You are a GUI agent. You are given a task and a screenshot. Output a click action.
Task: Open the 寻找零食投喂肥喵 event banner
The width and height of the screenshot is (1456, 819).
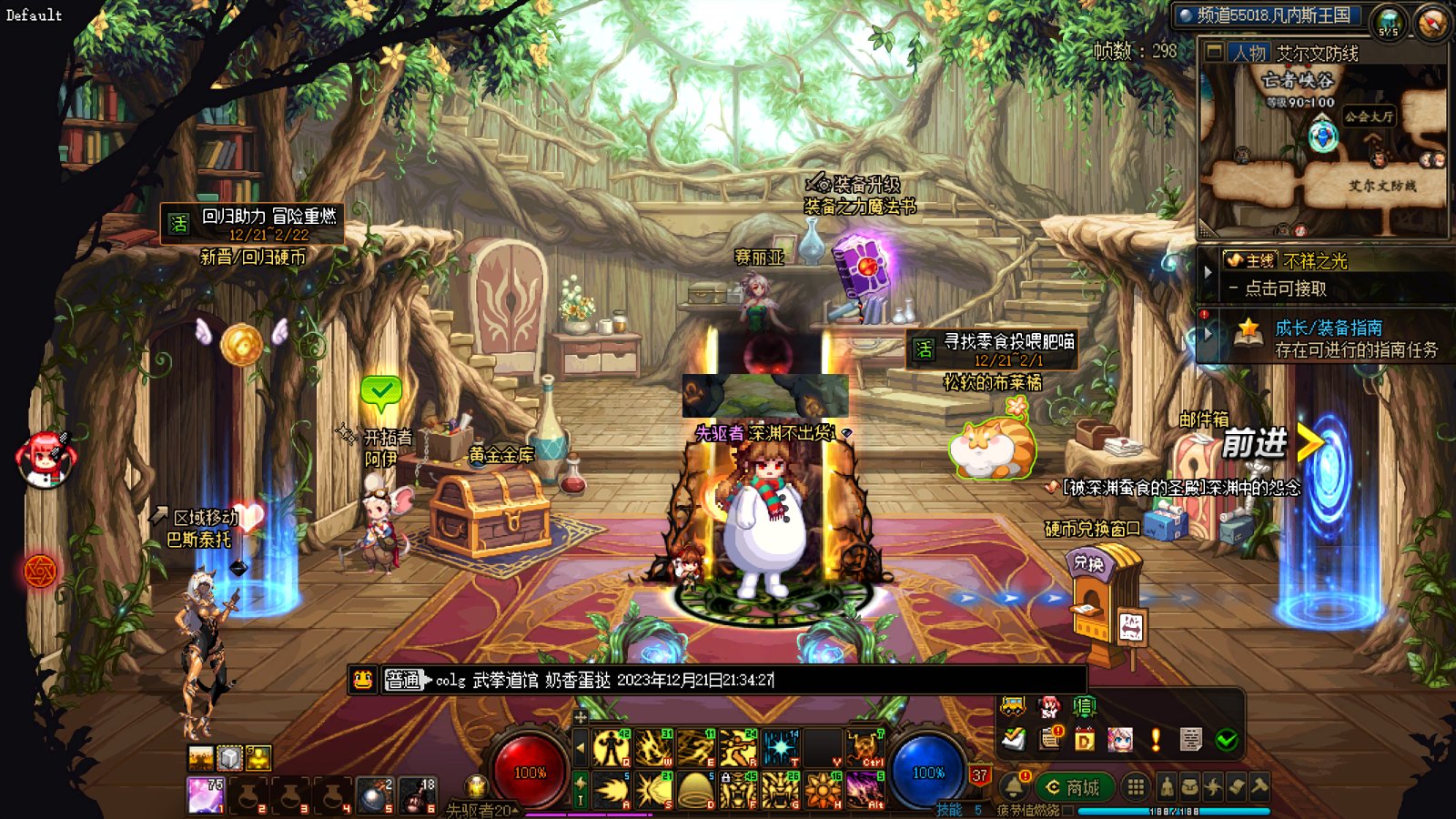pos(994,349)
